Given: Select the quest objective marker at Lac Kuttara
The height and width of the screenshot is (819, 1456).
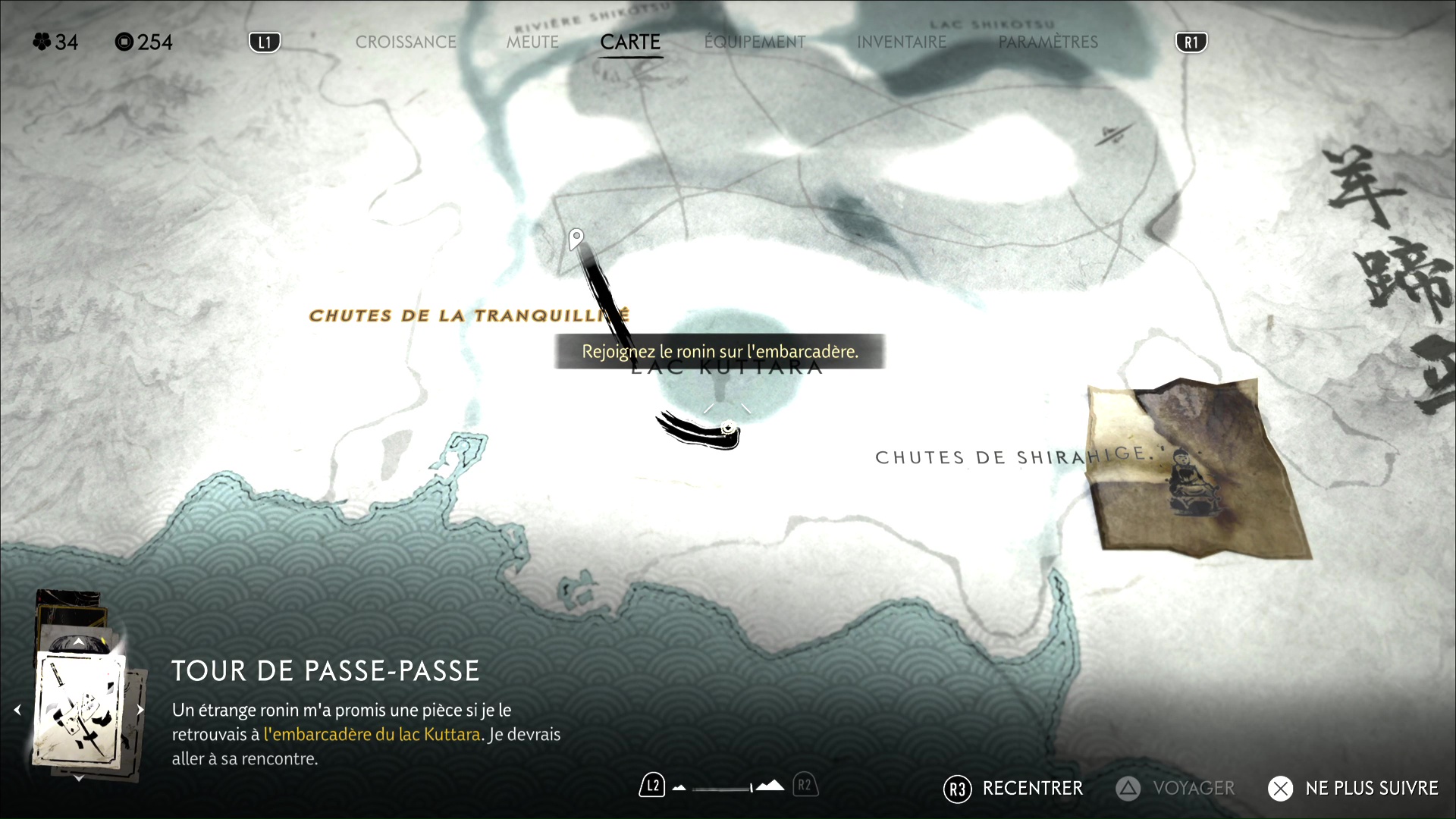Looking at the screenshot, I should [728, 428].
